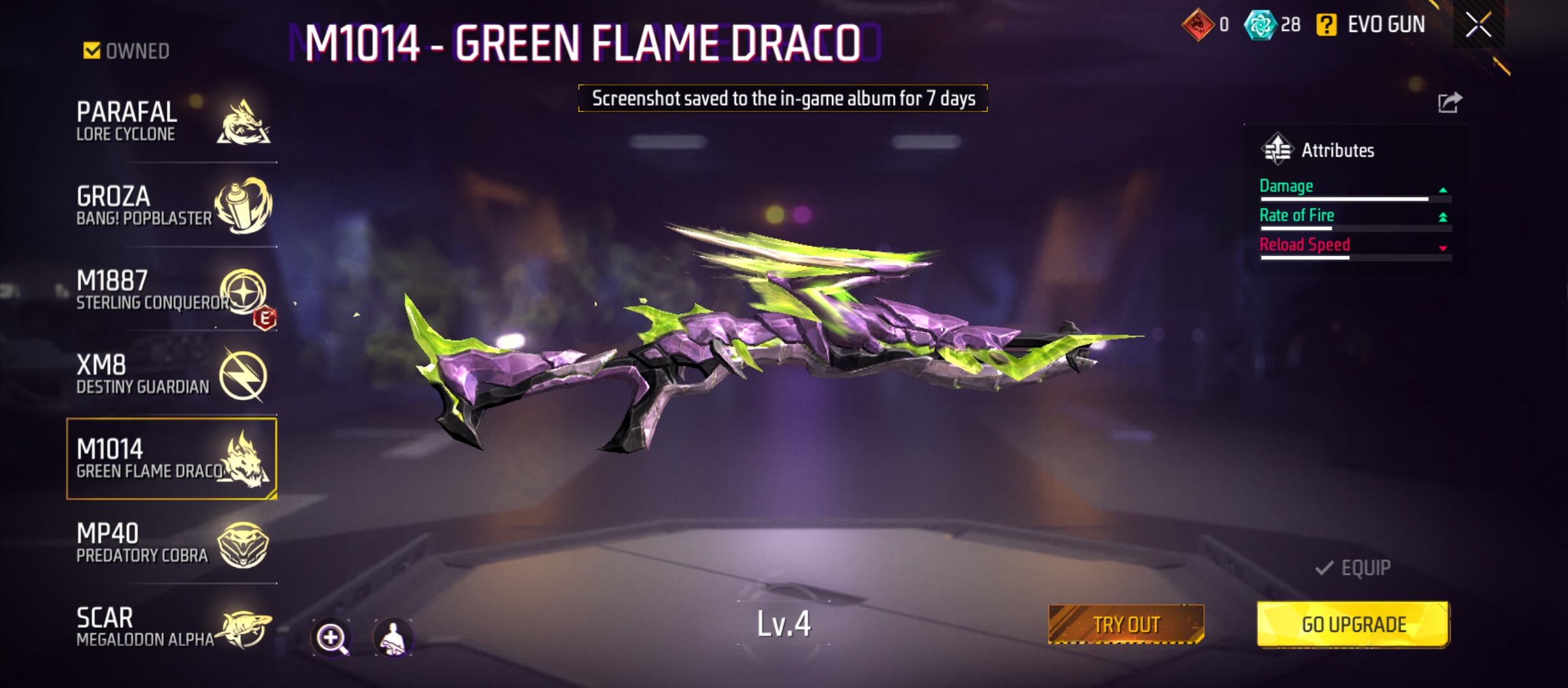This screenshot has width=1568, height=688.
Task: Choose the MP40 Predatory Cobra skin
Action: pyautogui.click(x=172, y=543)
